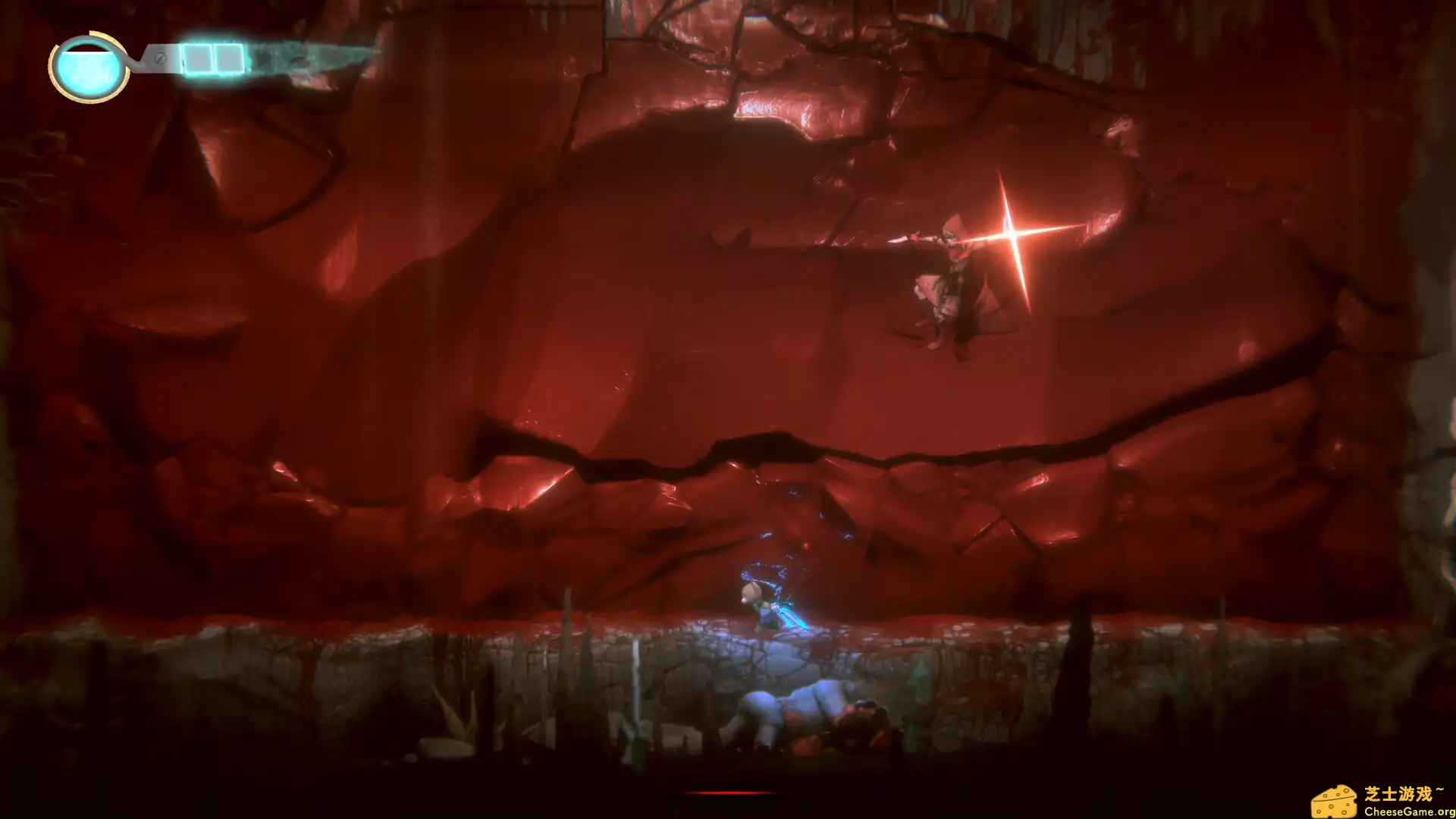This screenshot has height=819, width=1456.
Task: Toggle the highlighted ability slot nearest the orb
Action: pos(199,58)
